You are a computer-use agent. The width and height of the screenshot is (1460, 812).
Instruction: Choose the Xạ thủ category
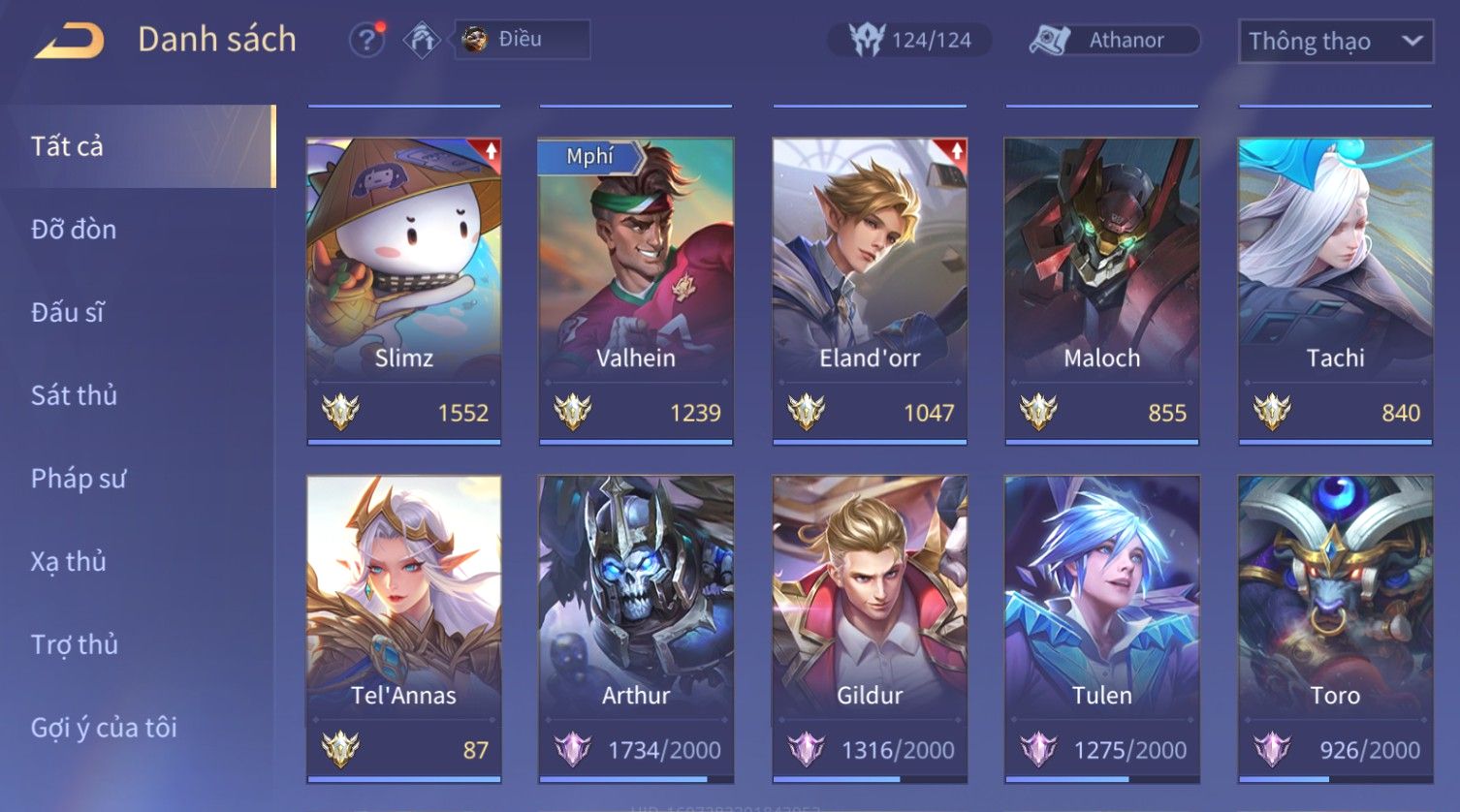pos(68,561)
